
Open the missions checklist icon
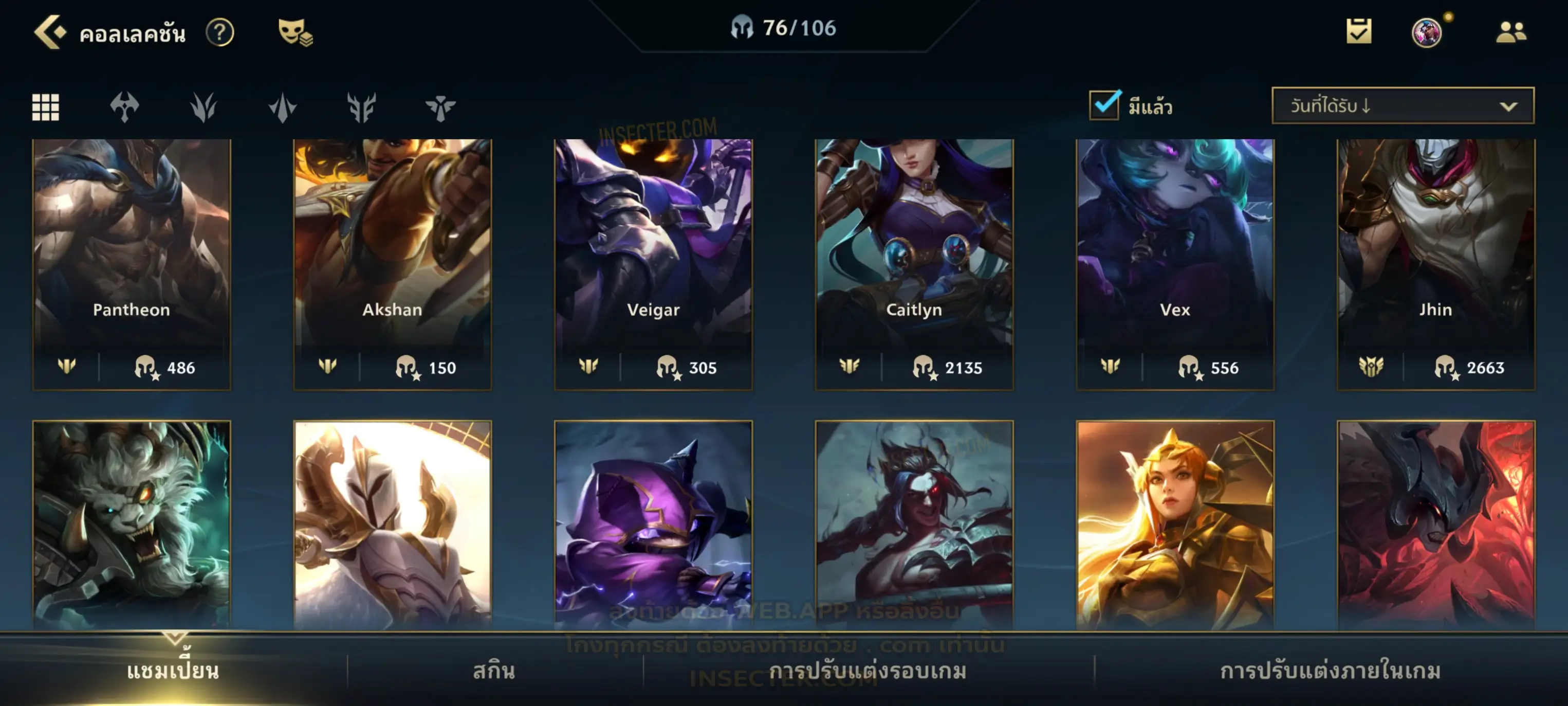point(1359,31)
